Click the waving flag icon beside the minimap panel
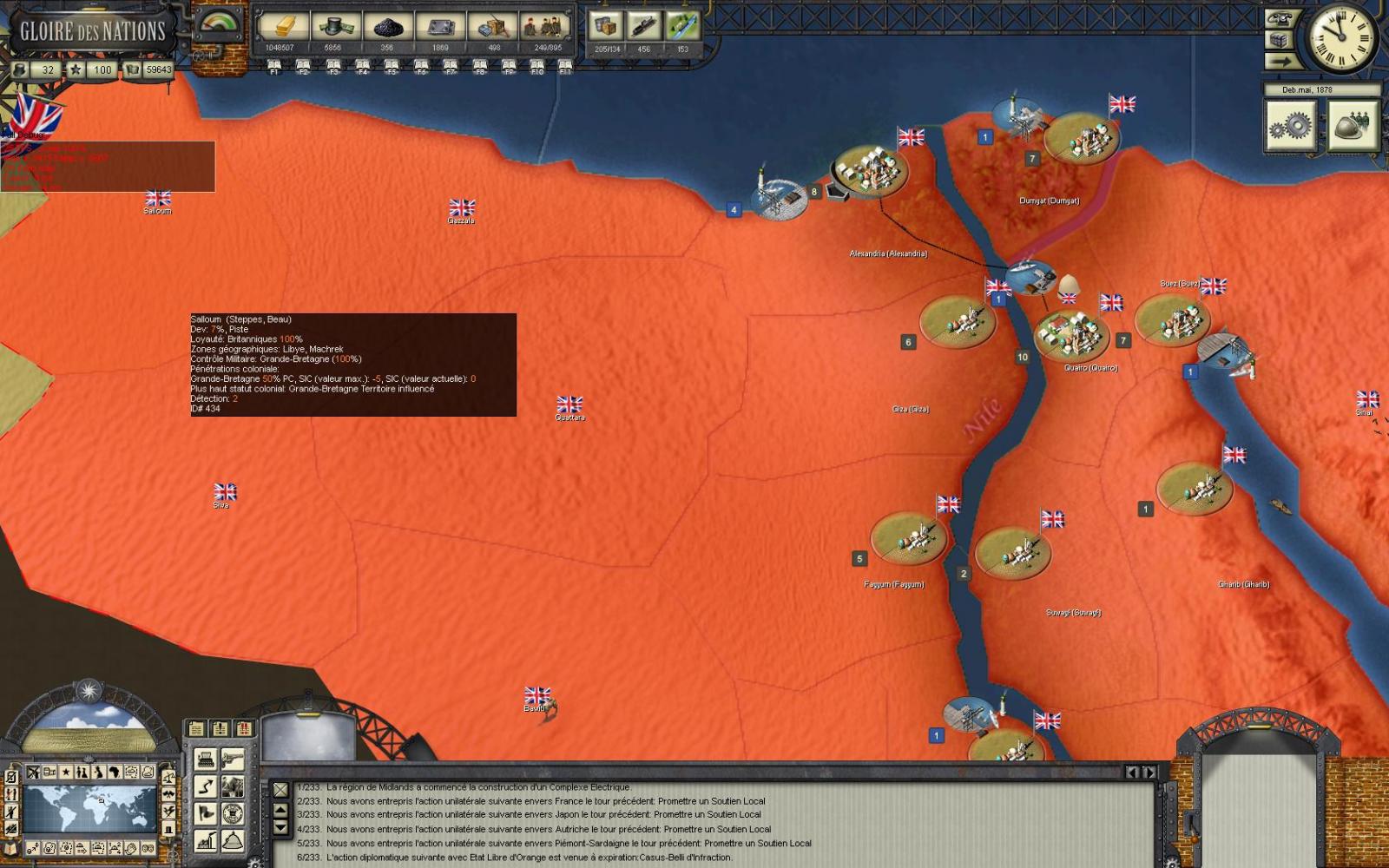Viewport: 1389px width, 868px height. click(x=206, y=814)
